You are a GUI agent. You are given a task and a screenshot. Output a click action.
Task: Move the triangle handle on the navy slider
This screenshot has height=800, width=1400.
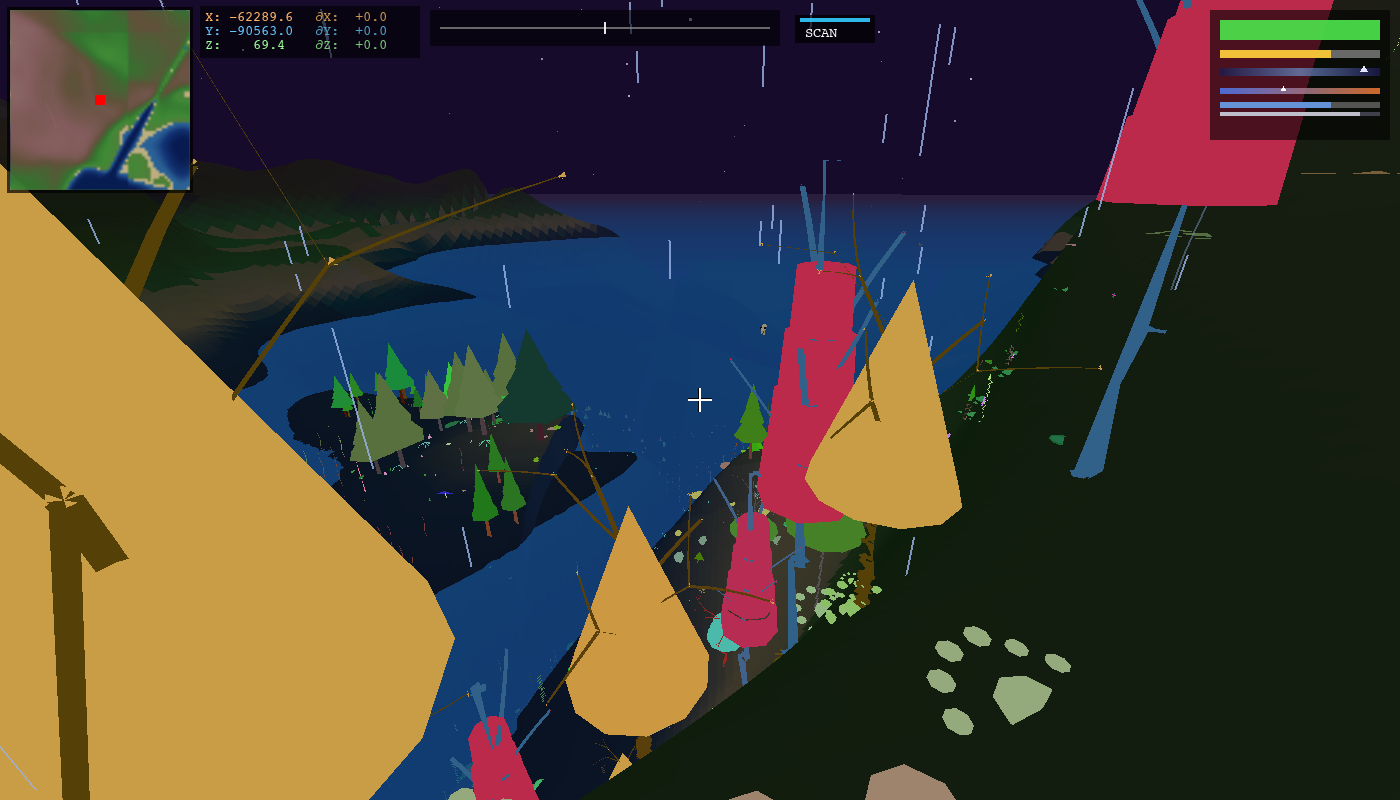coord(1364,69)
